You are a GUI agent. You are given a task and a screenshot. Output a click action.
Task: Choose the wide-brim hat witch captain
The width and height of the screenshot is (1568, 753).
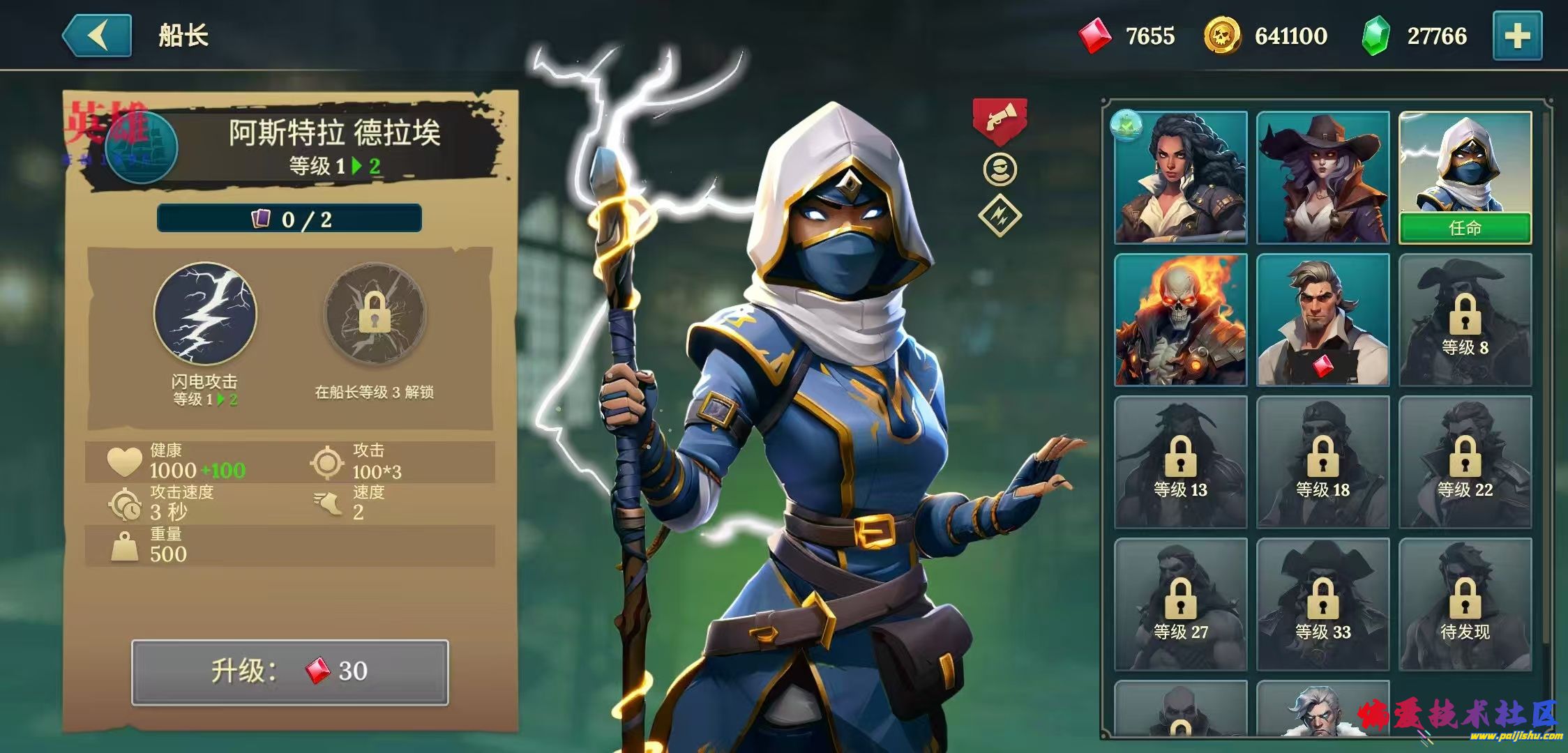coord(1322,178)
